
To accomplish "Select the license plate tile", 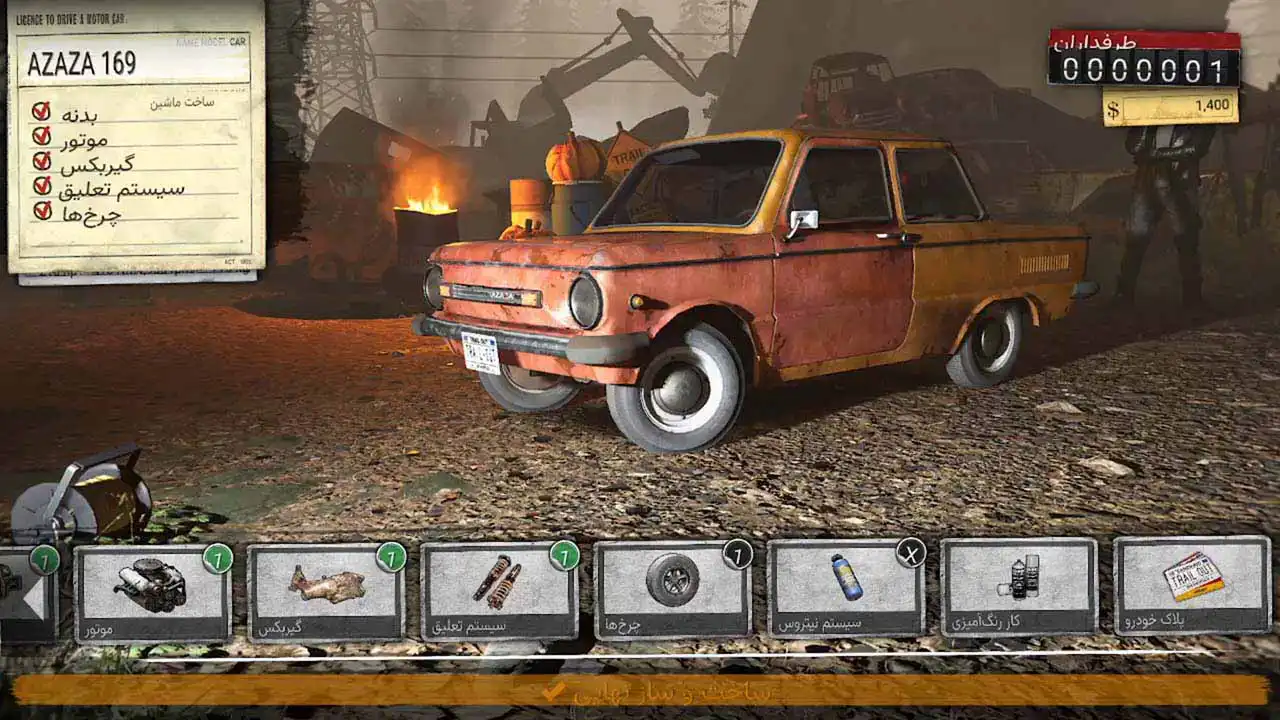I will coord(1192,585).
